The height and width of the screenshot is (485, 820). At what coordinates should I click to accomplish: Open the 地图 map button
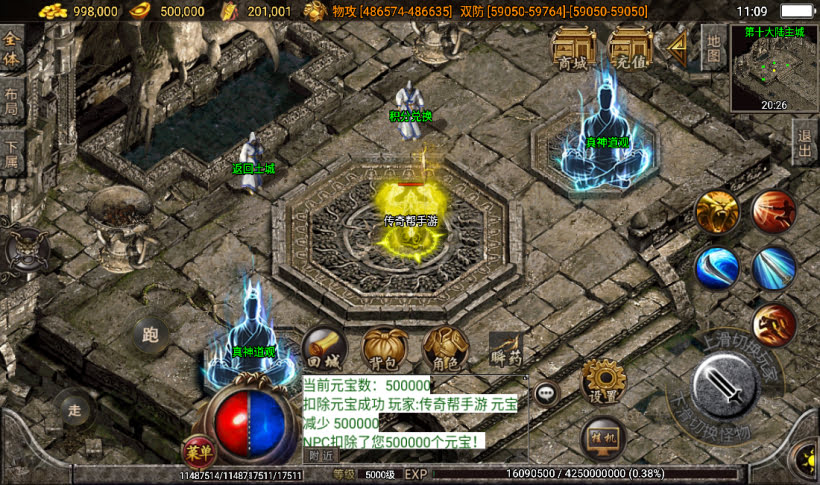(x=712, y=48)
